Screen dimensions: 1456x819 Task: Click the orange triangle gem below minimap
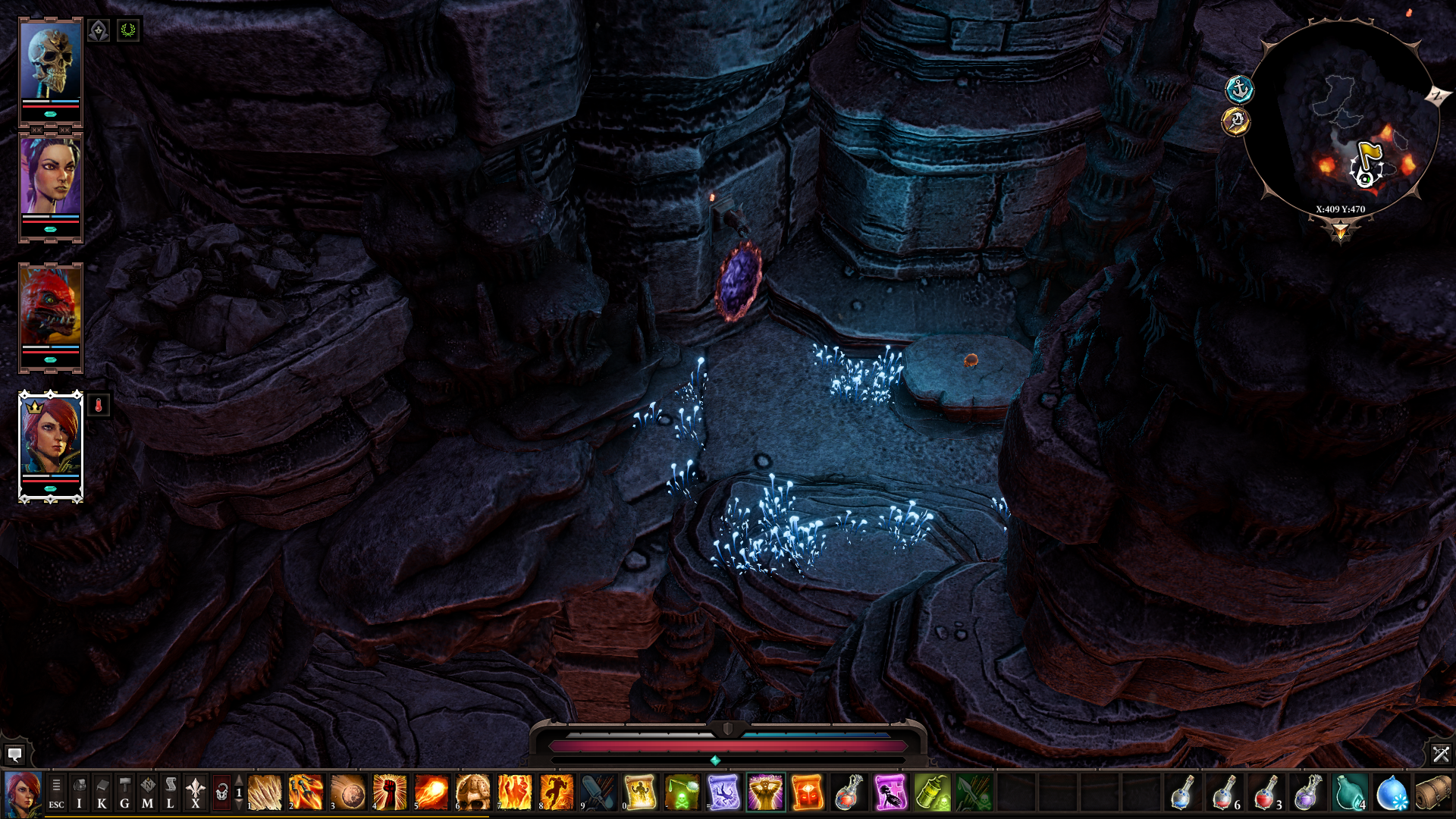1341,230
